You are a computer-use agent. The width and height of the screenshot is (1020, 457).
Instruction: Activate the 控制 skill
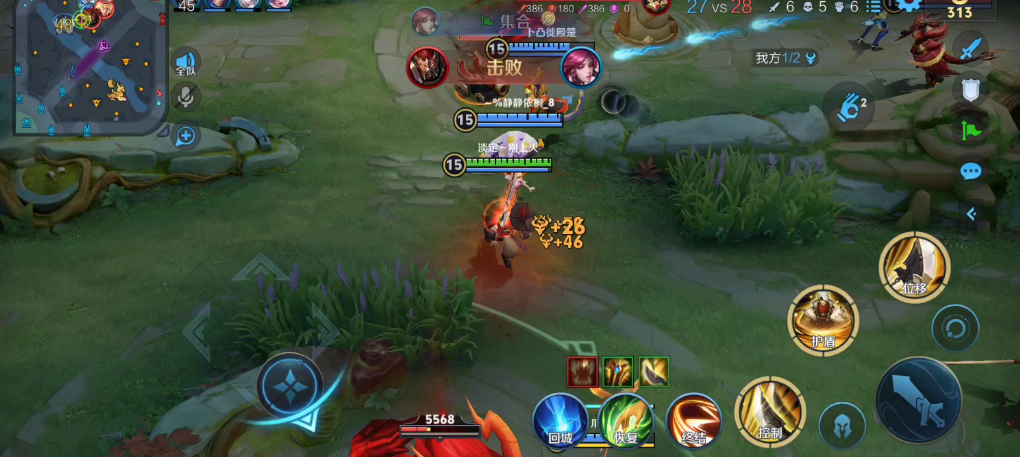pos(769,412)
